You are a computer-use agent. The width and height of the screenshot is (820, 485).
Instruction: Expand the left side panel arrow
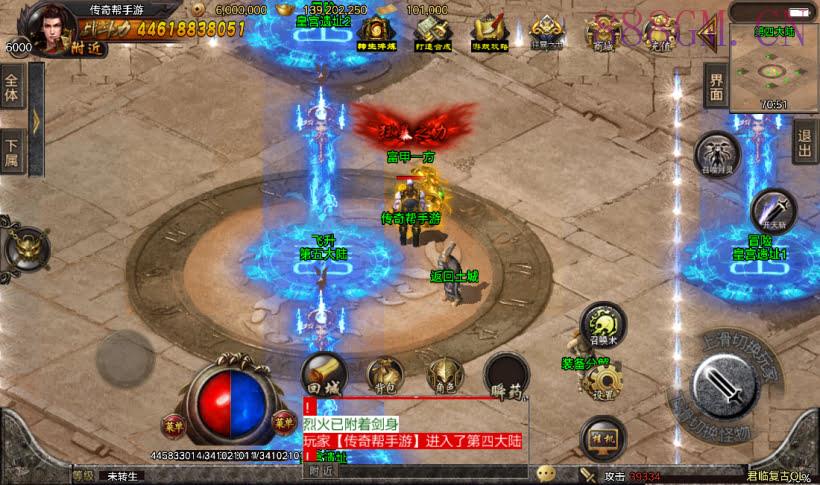tap(35, 120)
